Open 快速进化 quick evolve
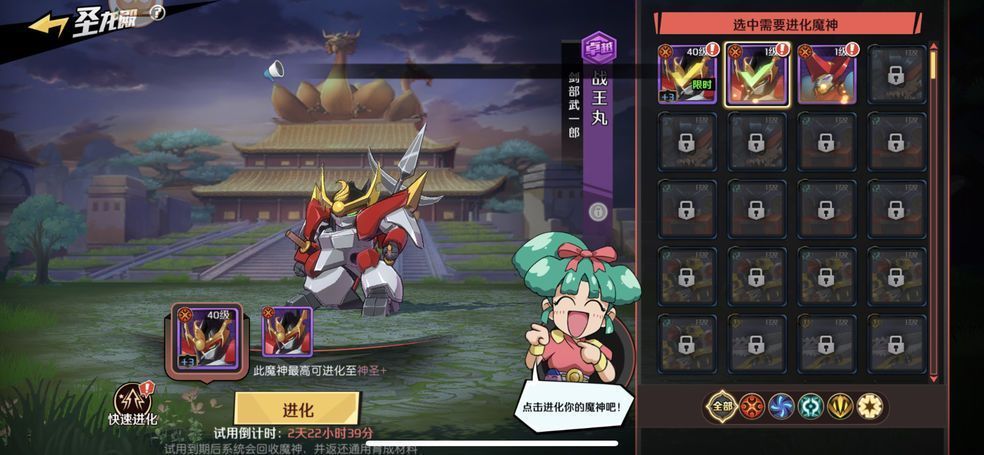The height and width of the screenshot is (455, 984). [x=131, y=403]
